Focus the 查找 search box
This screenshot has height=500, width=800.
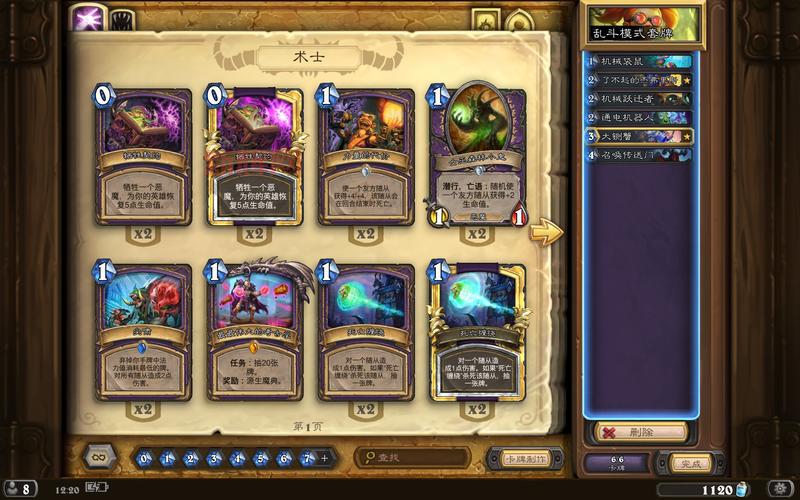tap(415, 458)
